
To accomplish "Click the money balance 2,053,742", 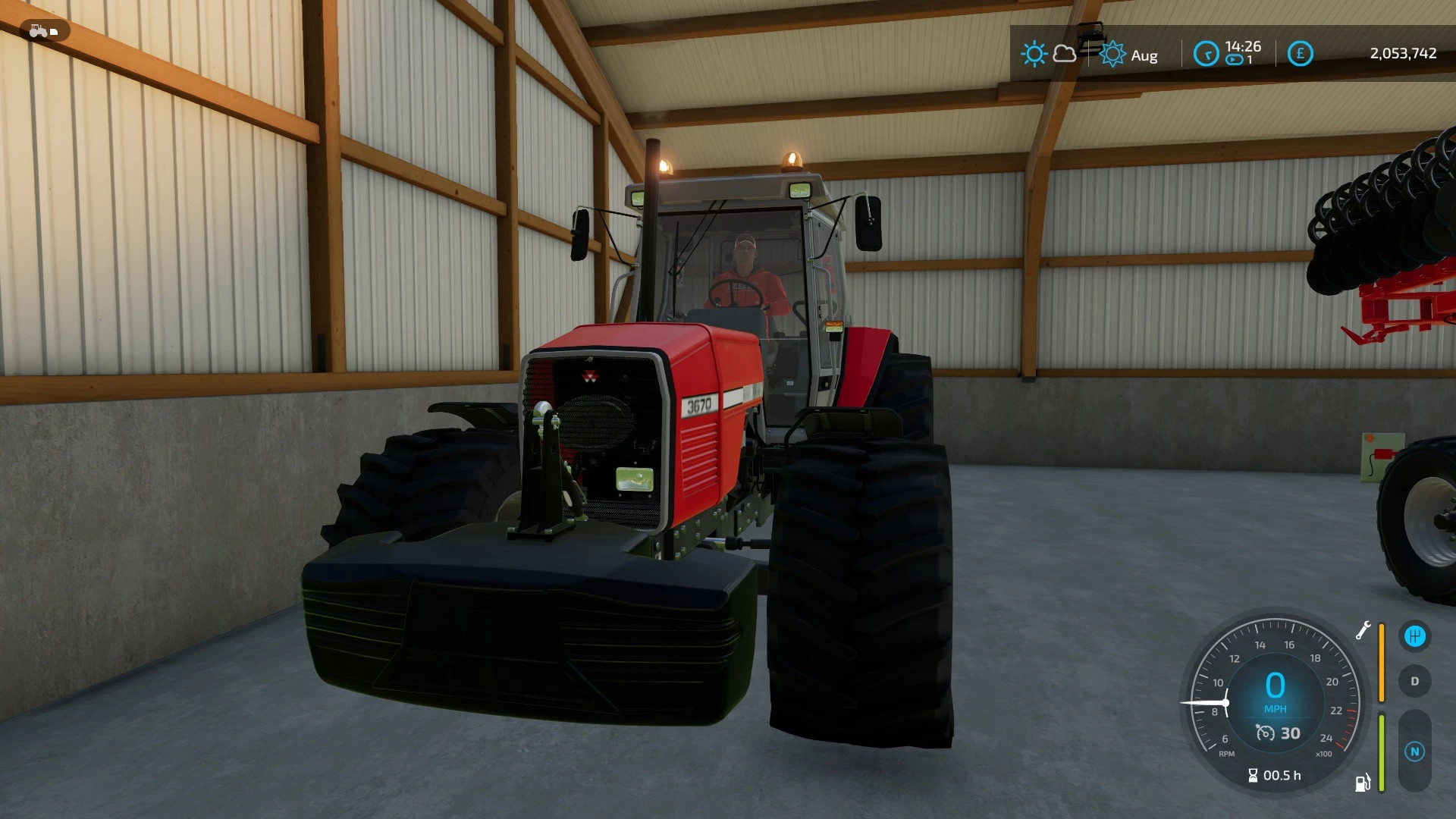I will [1404, 53].
